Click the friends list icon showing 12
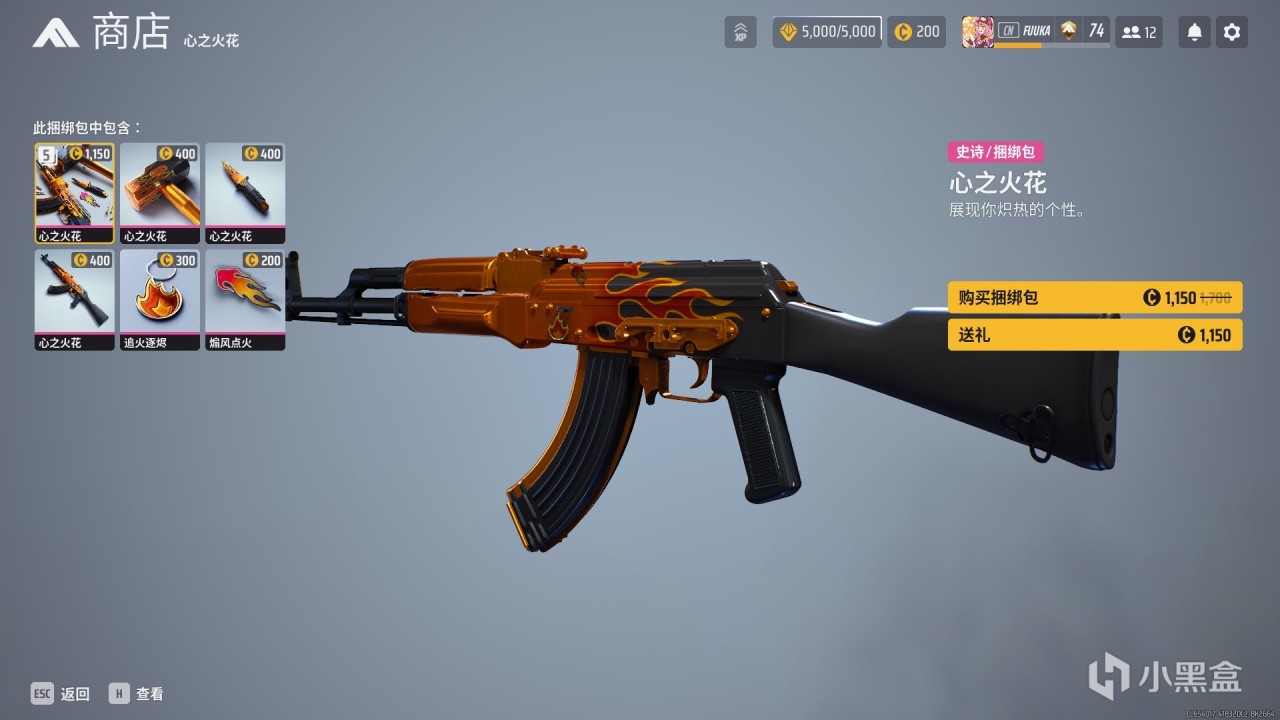This screenshot has width=1280, height=720. click(x=1139, y=31)
